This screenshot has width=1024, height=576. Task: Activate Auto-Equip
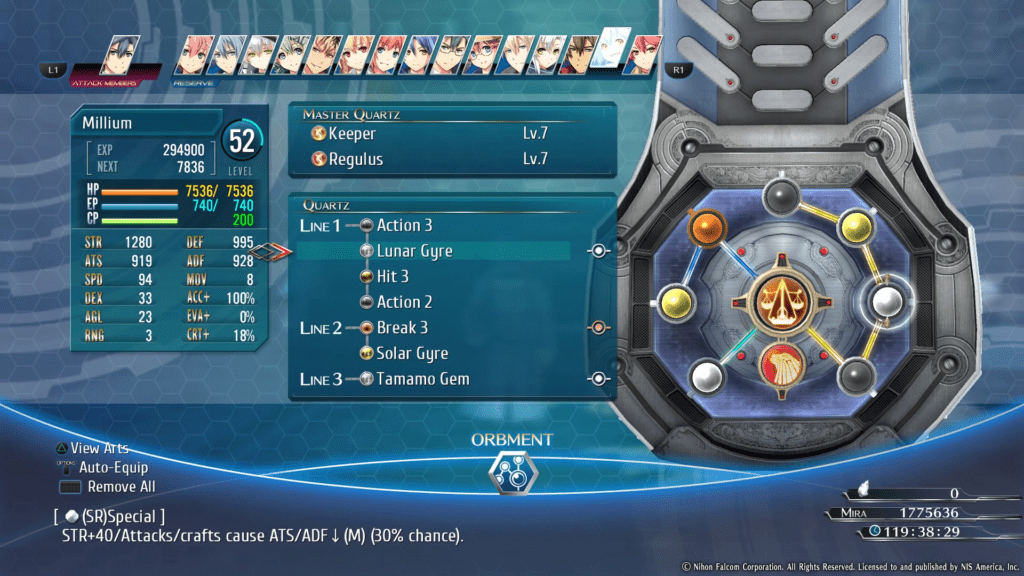tap(113, 467)
